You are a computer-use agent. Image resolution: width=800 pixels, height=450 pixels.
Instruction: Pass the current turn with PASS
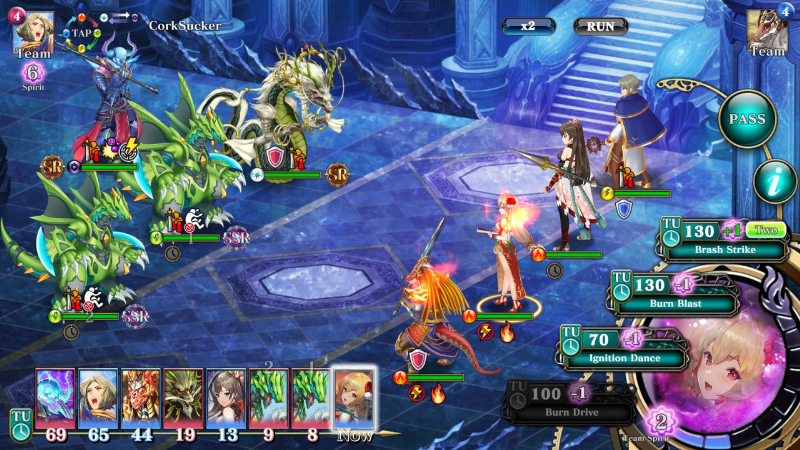(x=747, y=119)
